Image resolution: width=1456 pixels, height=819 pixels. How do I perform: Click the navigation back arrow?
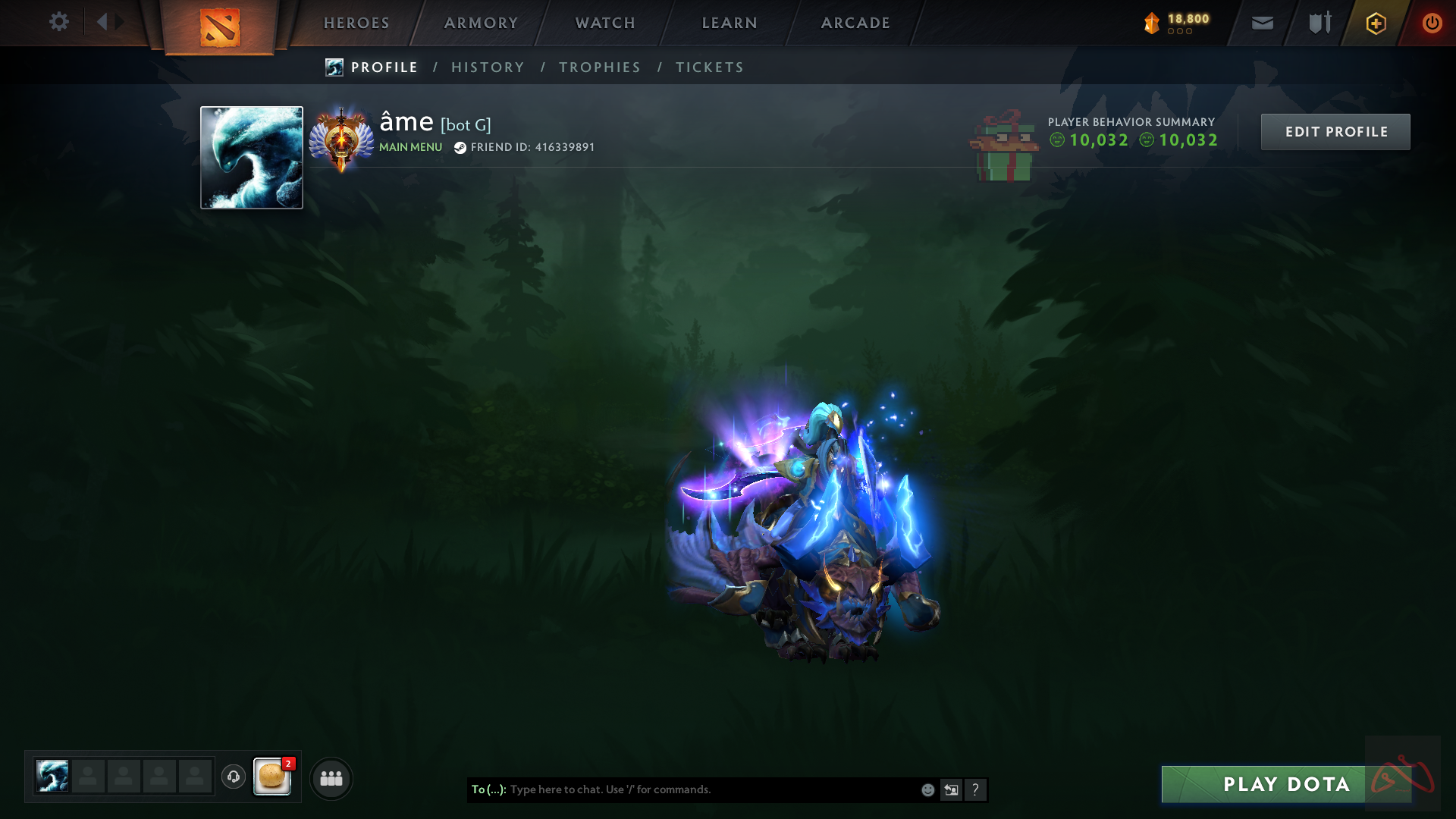tap(102, 22)
